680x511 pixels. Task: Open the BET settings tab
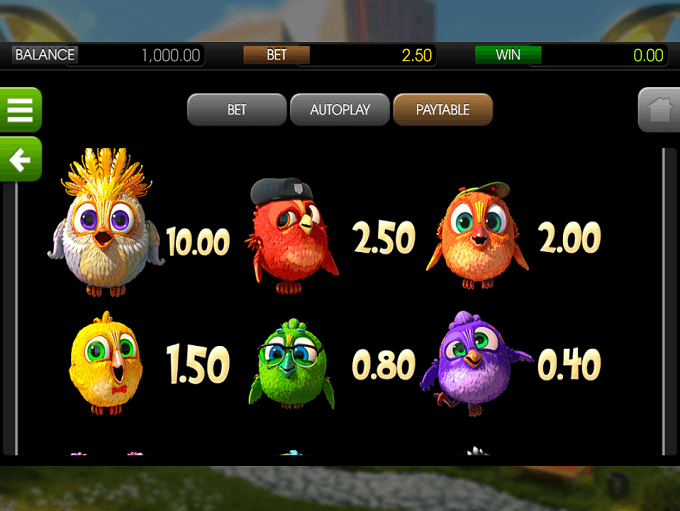point(236,110)
